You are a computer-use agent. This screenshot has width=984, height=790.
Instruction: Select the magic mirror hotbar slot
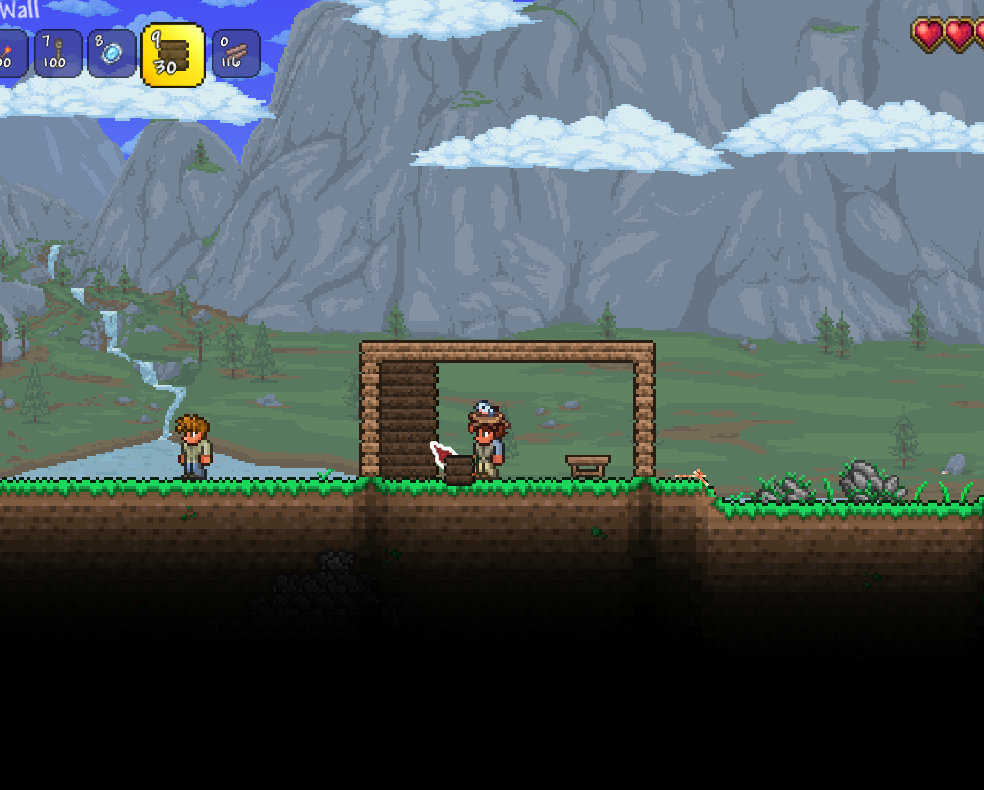click(x=111, y=53)
